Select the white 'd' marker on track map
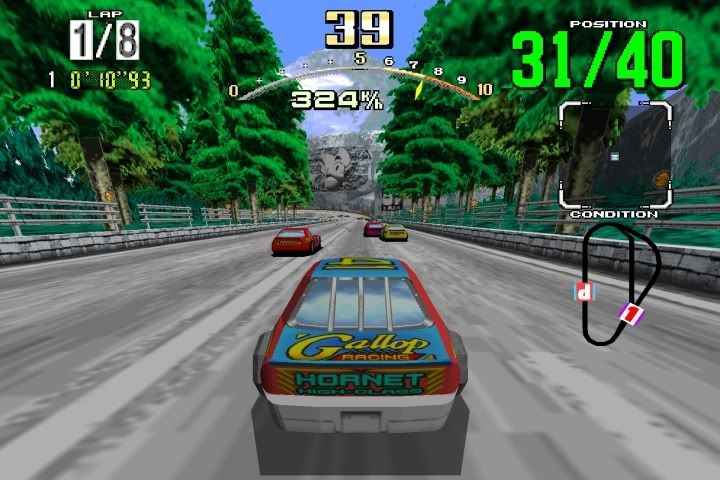Screen dimensions: 720x480 (x=584, y=292)
